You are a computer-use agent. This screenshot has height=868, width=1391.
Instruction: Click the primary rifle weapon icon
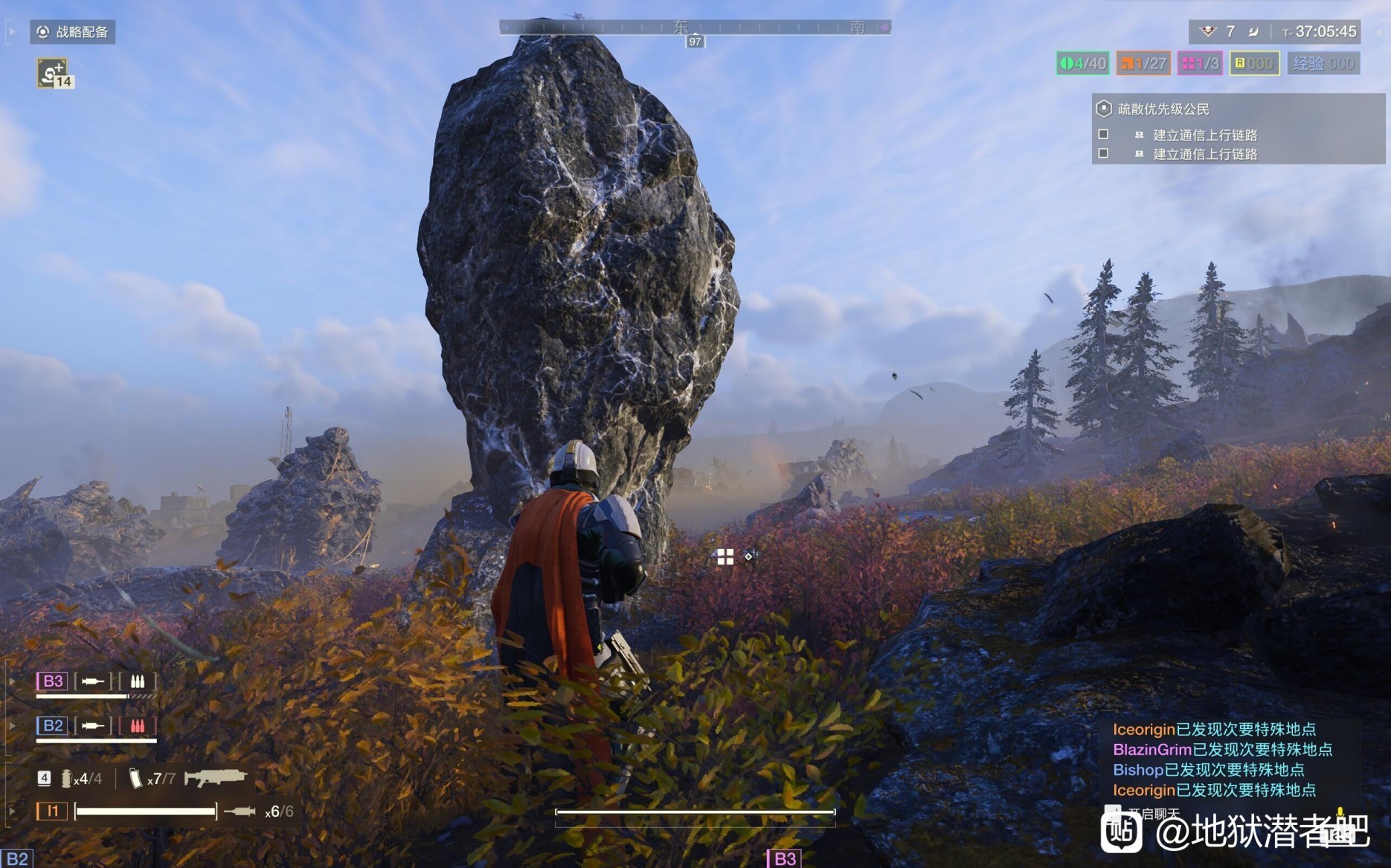(215, 778)
